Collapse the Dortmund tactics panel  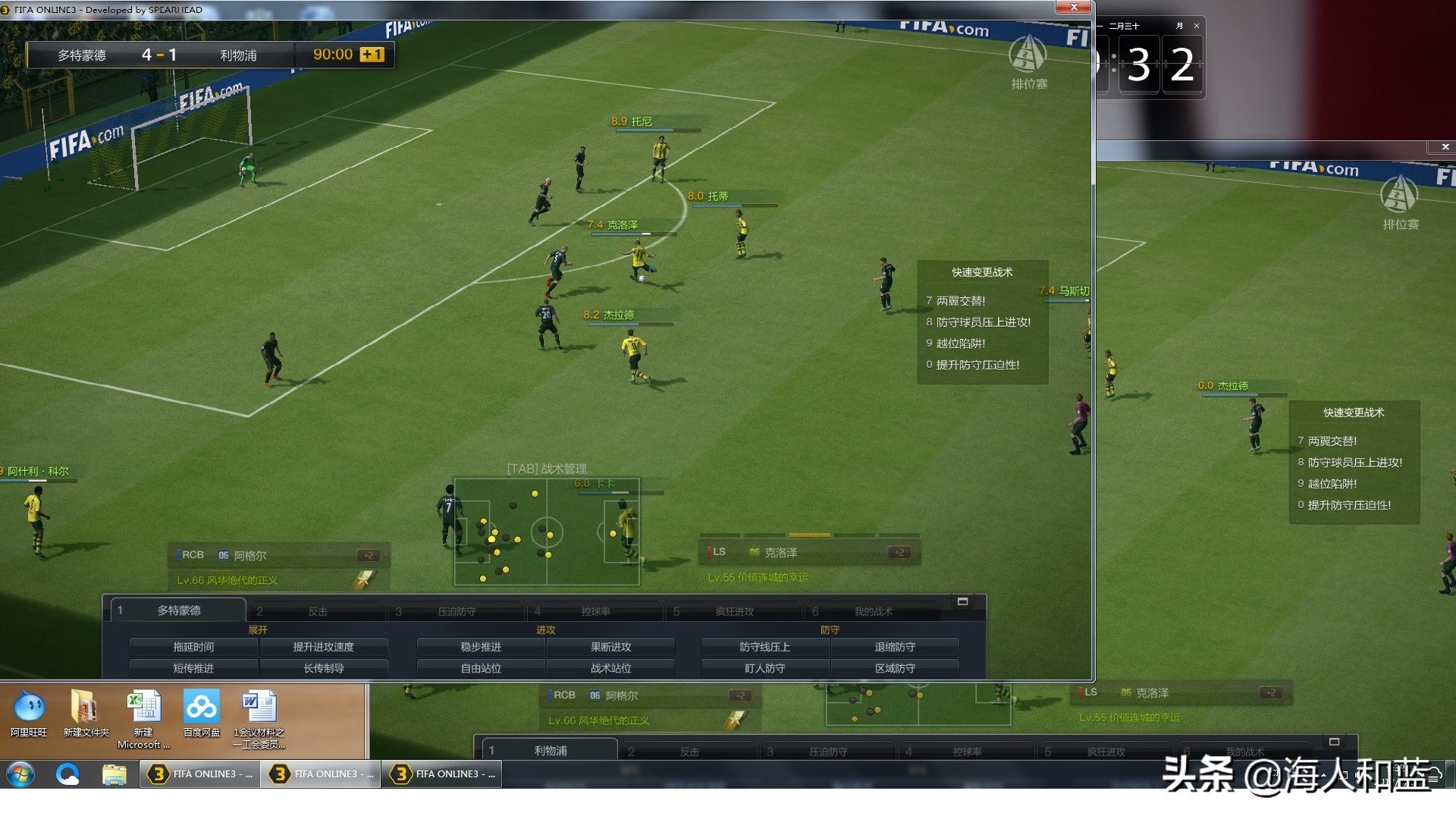(x=964, y=601)
